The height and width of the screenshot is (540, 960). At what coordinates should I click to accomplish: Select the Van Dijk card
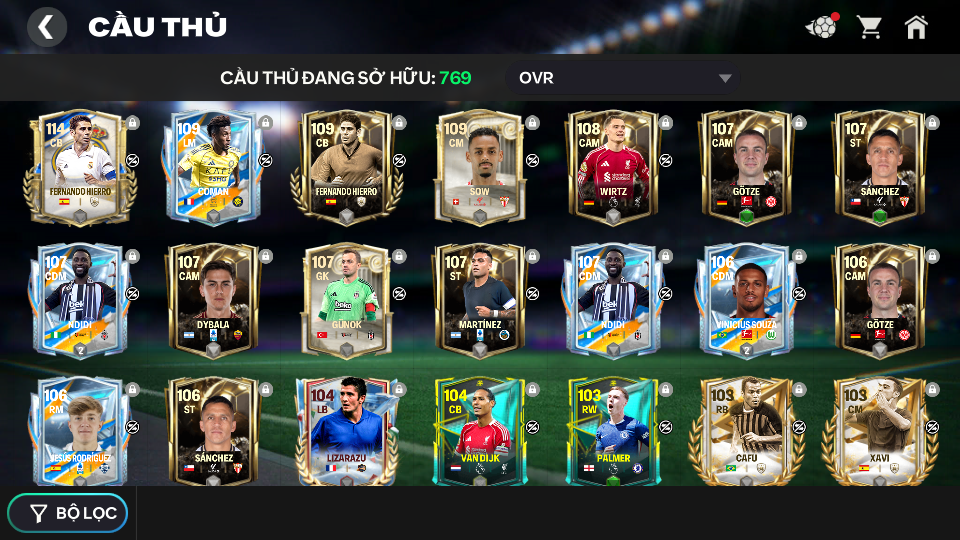[480, 430]
